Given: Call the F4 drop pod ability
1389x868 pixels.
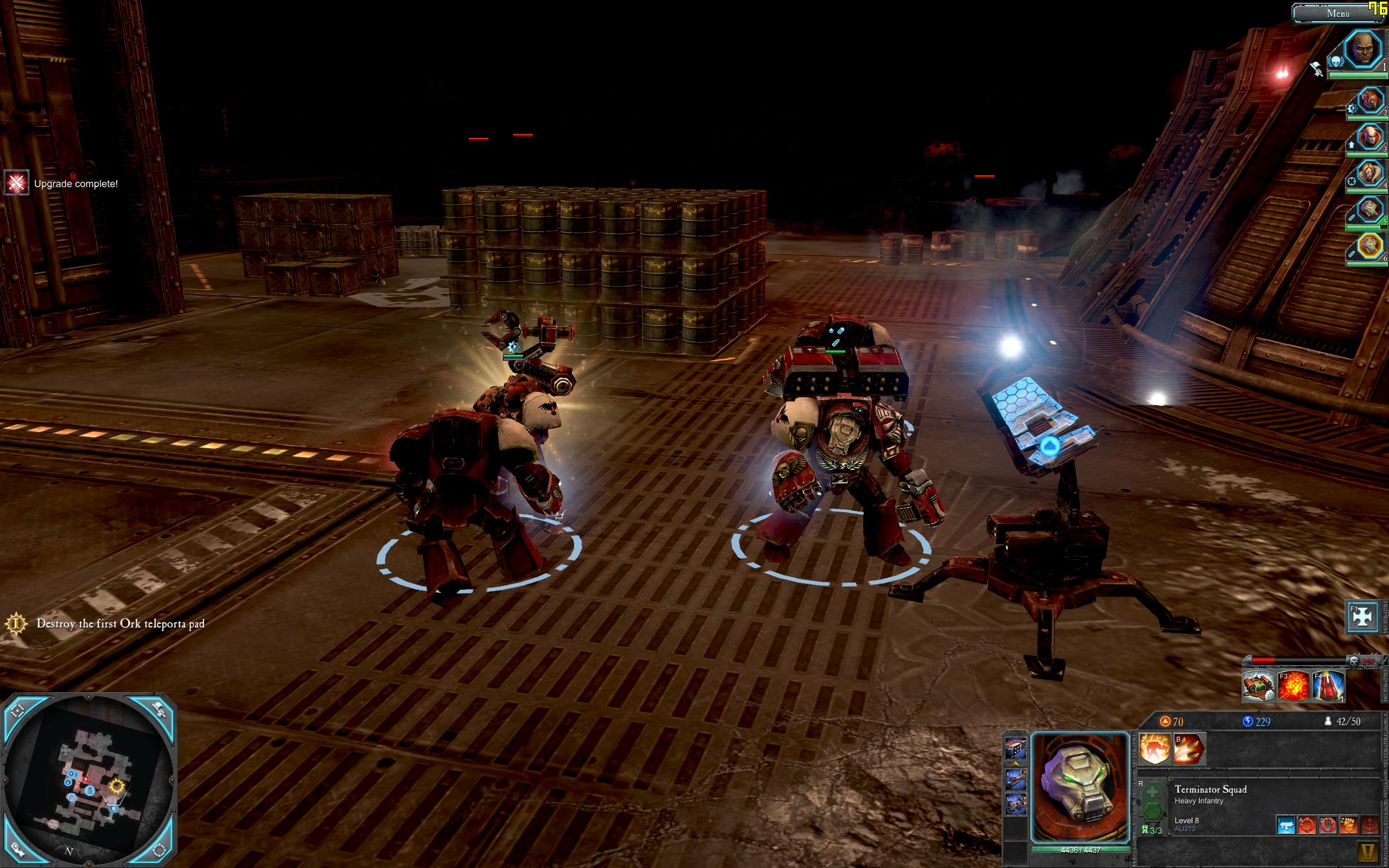Looking at the screenshot, I should [1328, 687].
